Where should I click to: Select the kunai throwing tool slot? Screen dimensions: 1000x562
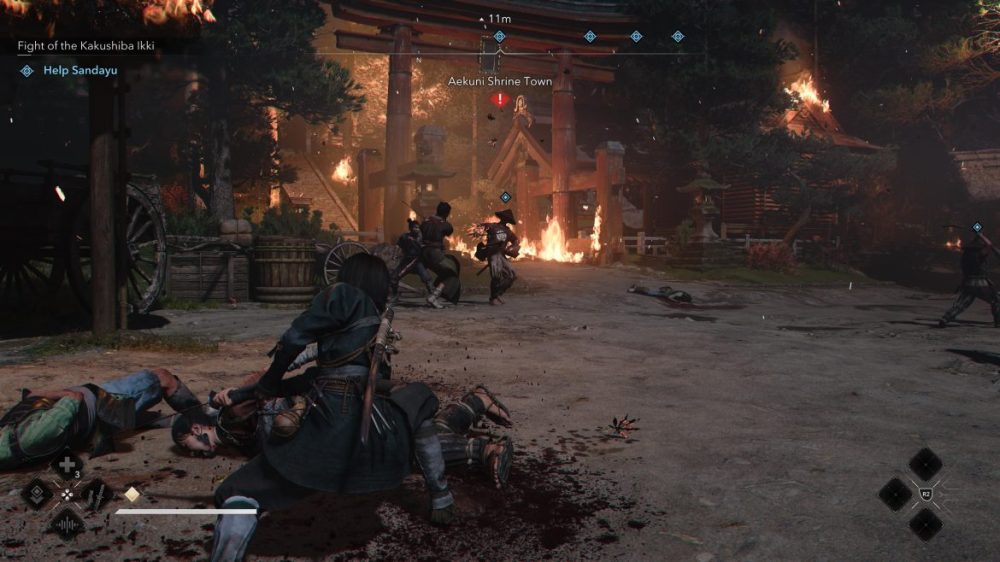click(x=96, y=493)
